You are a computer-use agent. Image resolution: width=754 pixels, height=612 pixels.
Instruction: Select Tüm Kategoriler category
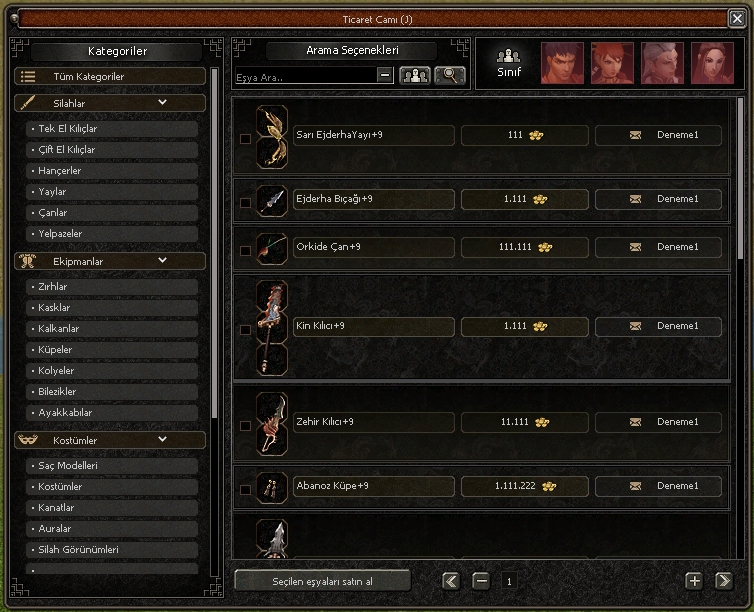110,77
